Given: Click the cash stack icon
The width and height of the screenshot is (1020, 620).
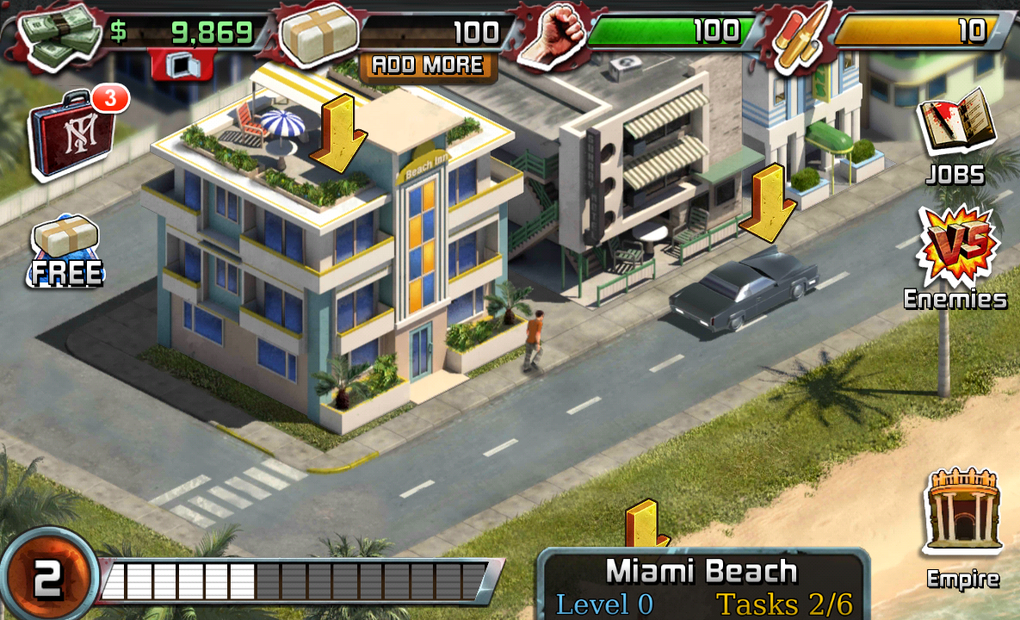Looking at the screenshot, I should click(64, 37).
